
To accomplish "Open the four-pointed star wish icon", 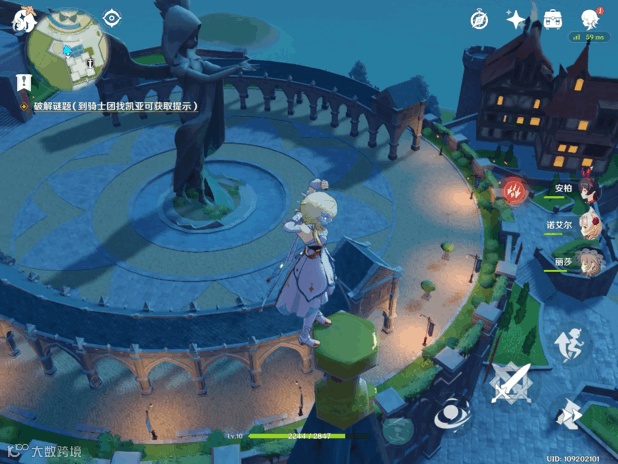I will pos(516,19).
